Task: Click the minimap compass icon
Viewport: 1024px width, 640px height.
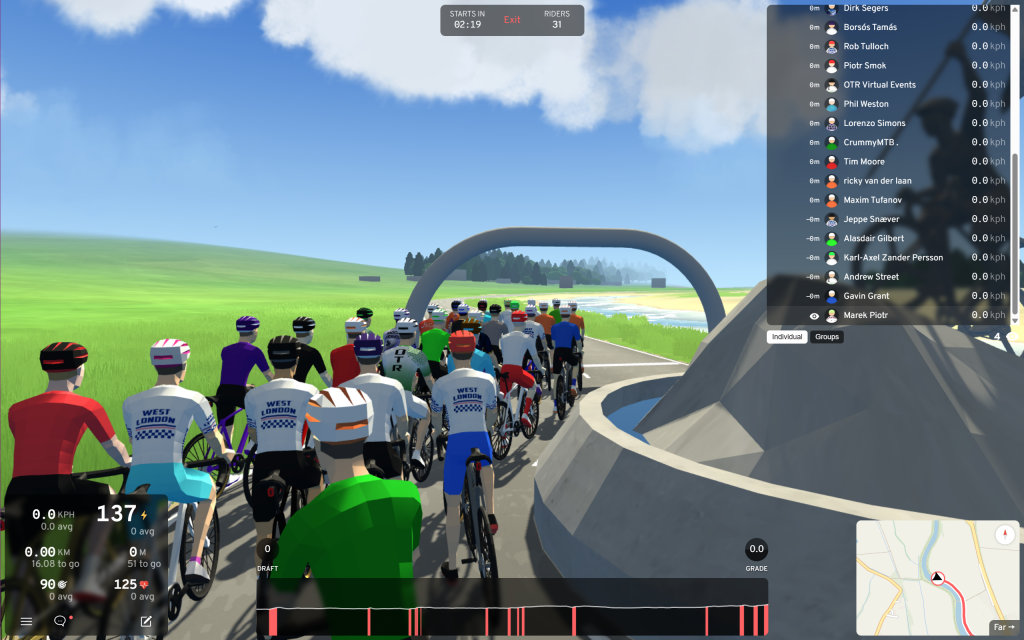Action: (1005, 536)
